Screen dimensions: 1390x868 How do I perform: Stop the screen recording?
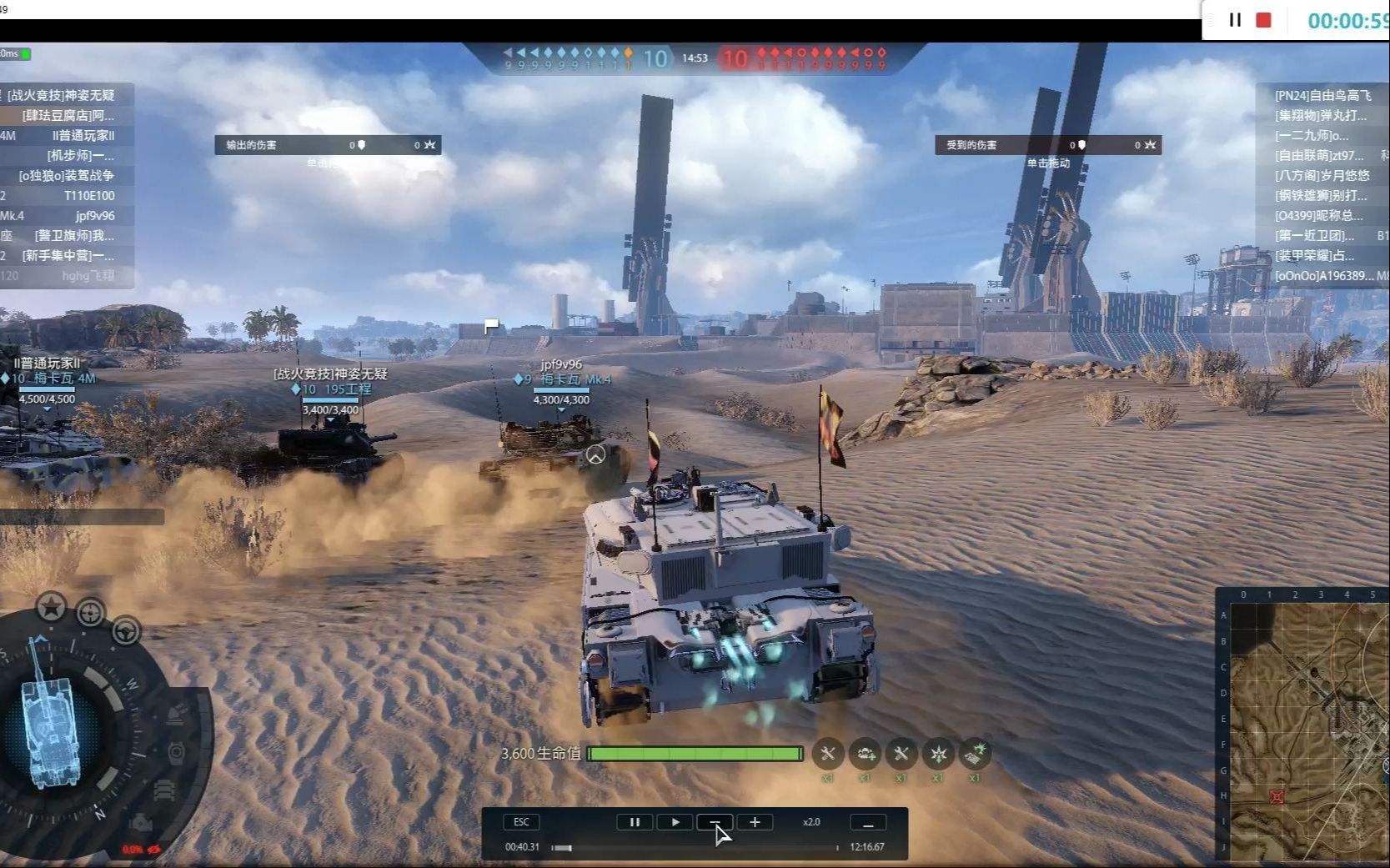pos(1264,20)
